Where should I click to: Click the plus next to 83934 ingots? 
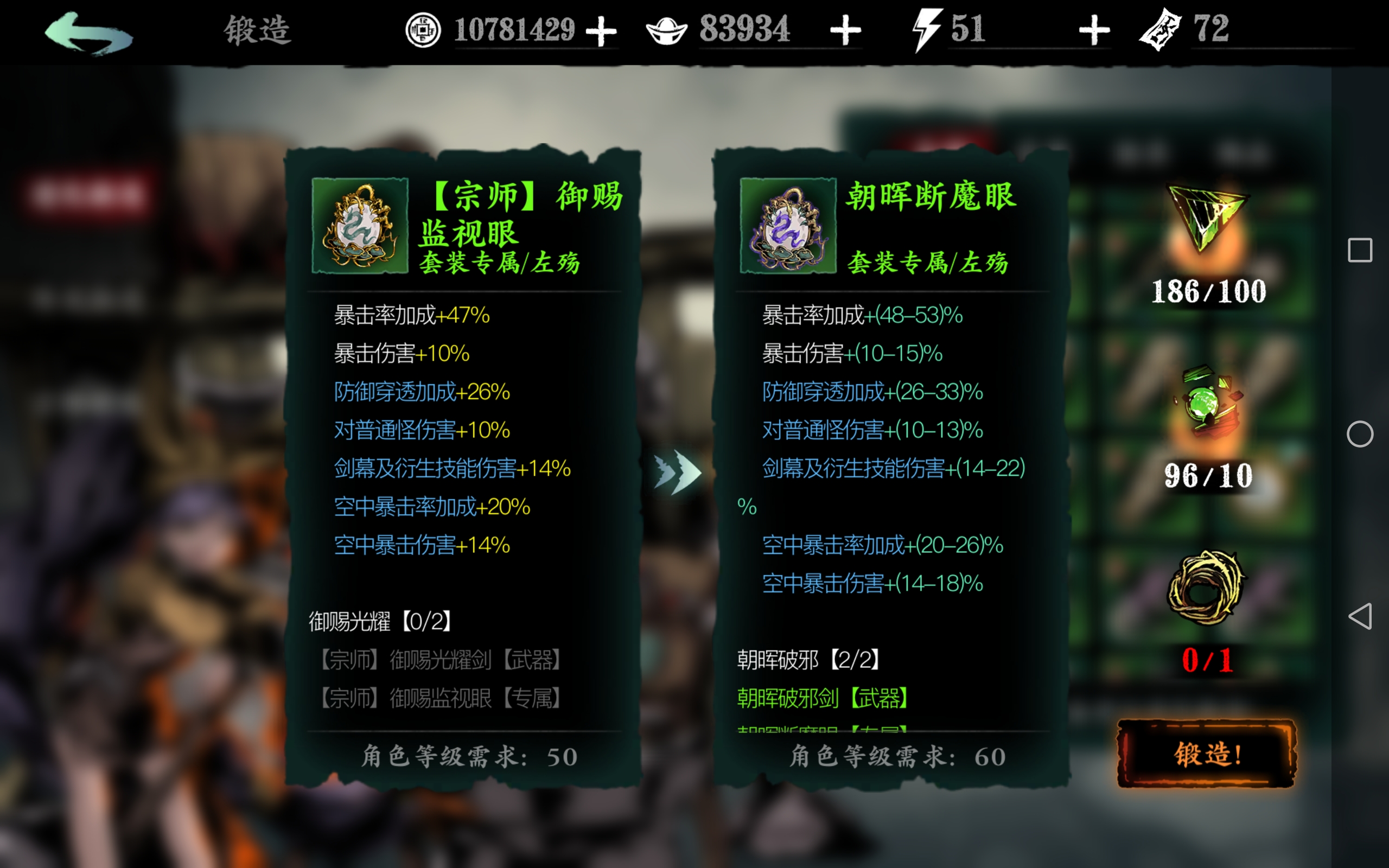(x=845, y=31)
